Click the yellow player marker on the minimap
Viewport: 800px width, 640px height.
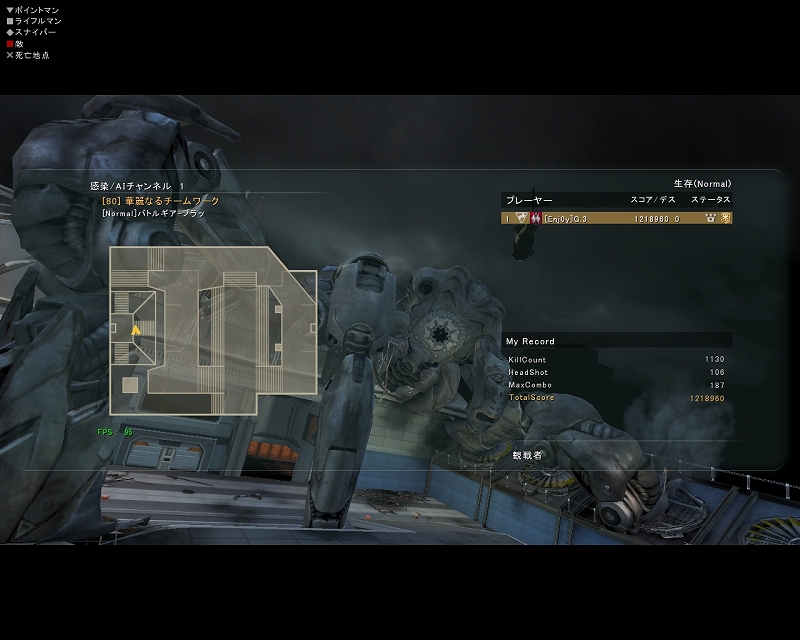point(136,328)
